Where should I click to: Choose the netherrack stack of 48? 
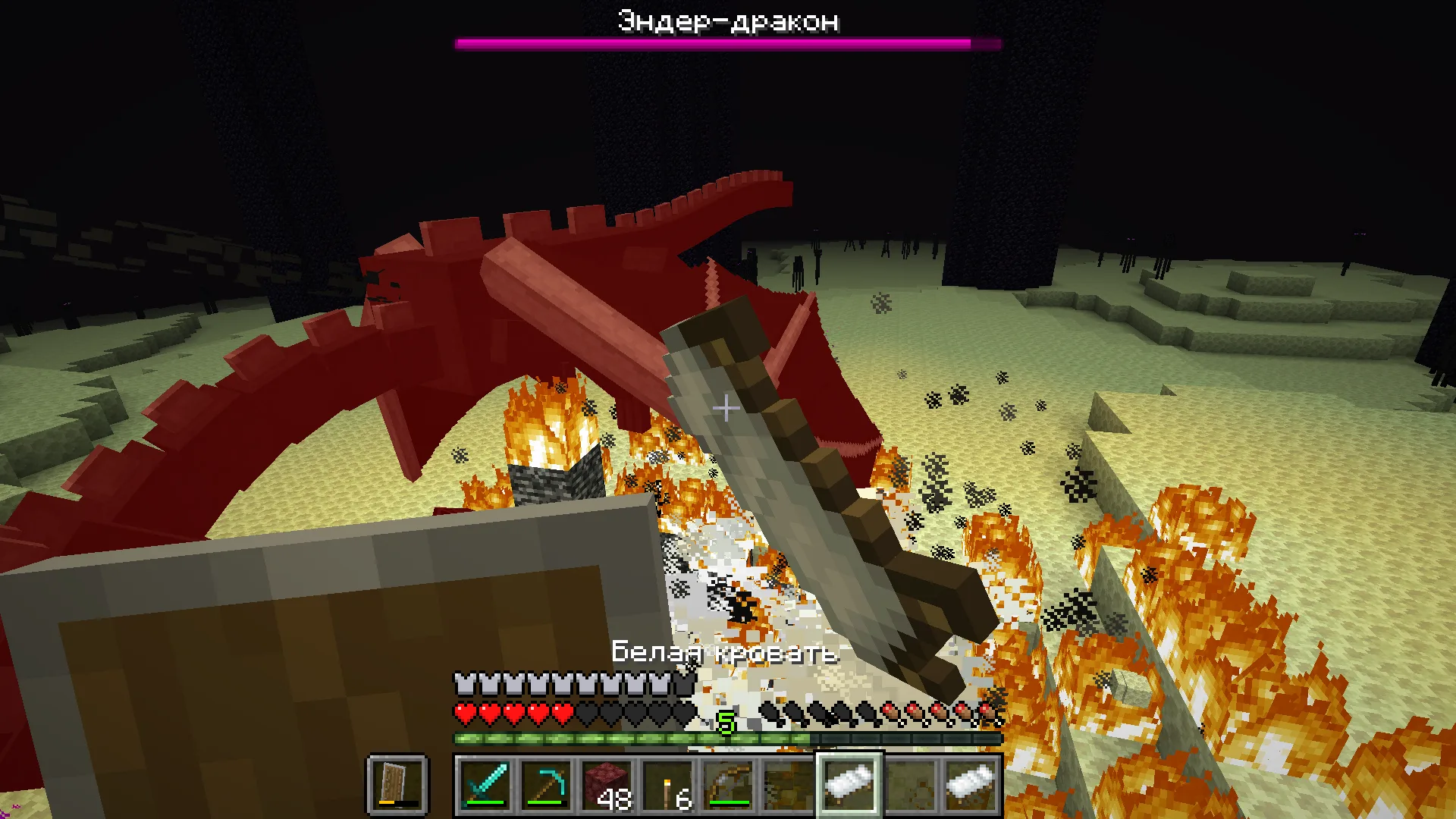(606, 785)
